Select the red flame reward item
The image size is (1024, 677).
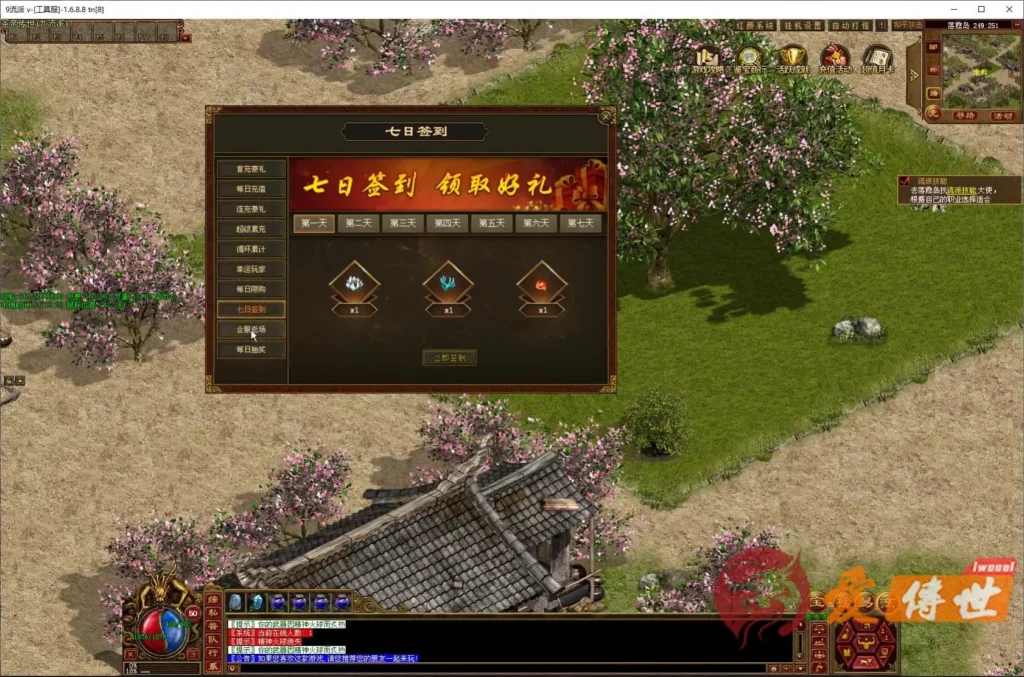542,284
